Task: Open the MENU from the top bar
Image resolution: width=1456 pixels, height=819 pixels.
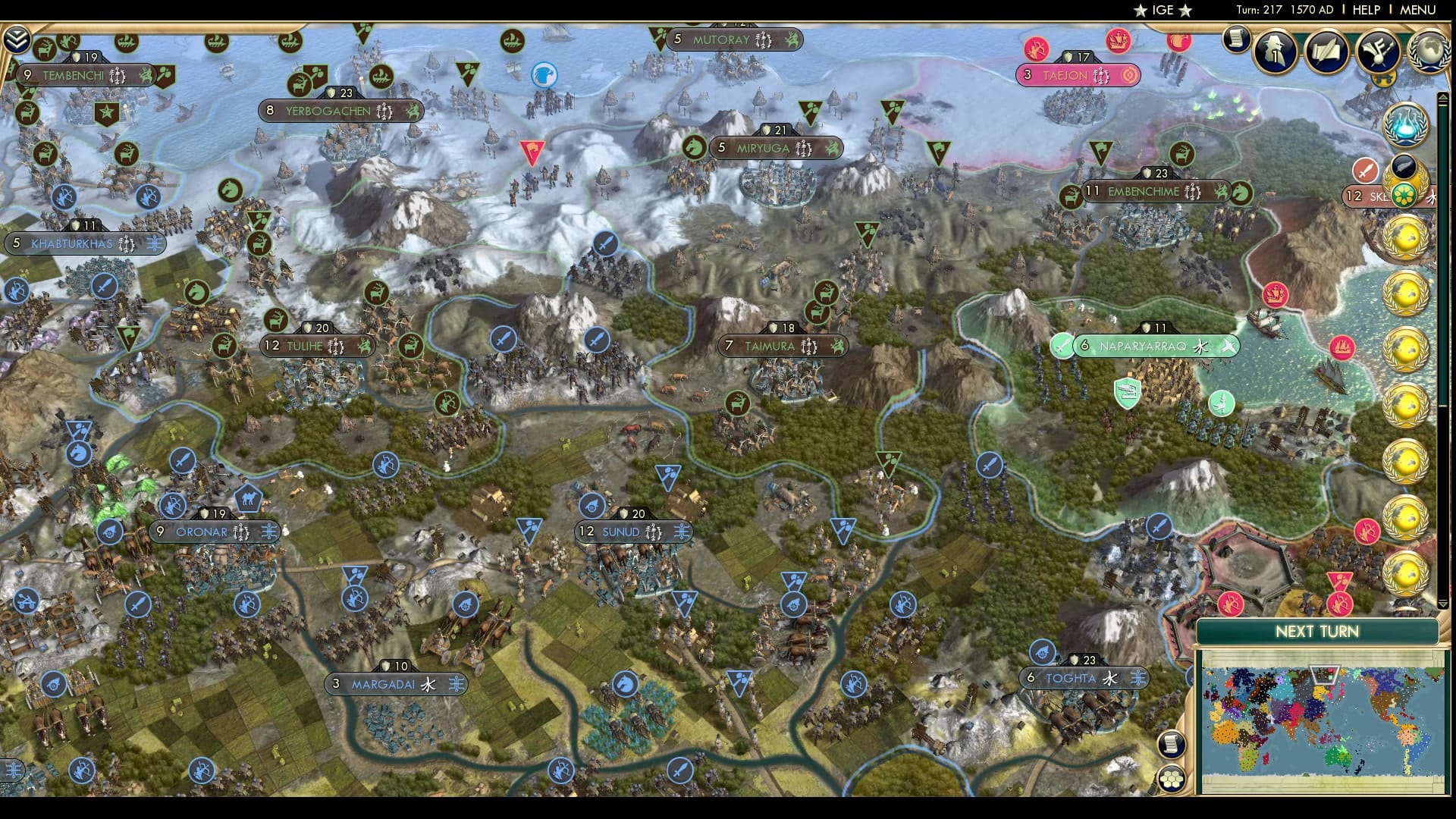Action: [1417, 11]
